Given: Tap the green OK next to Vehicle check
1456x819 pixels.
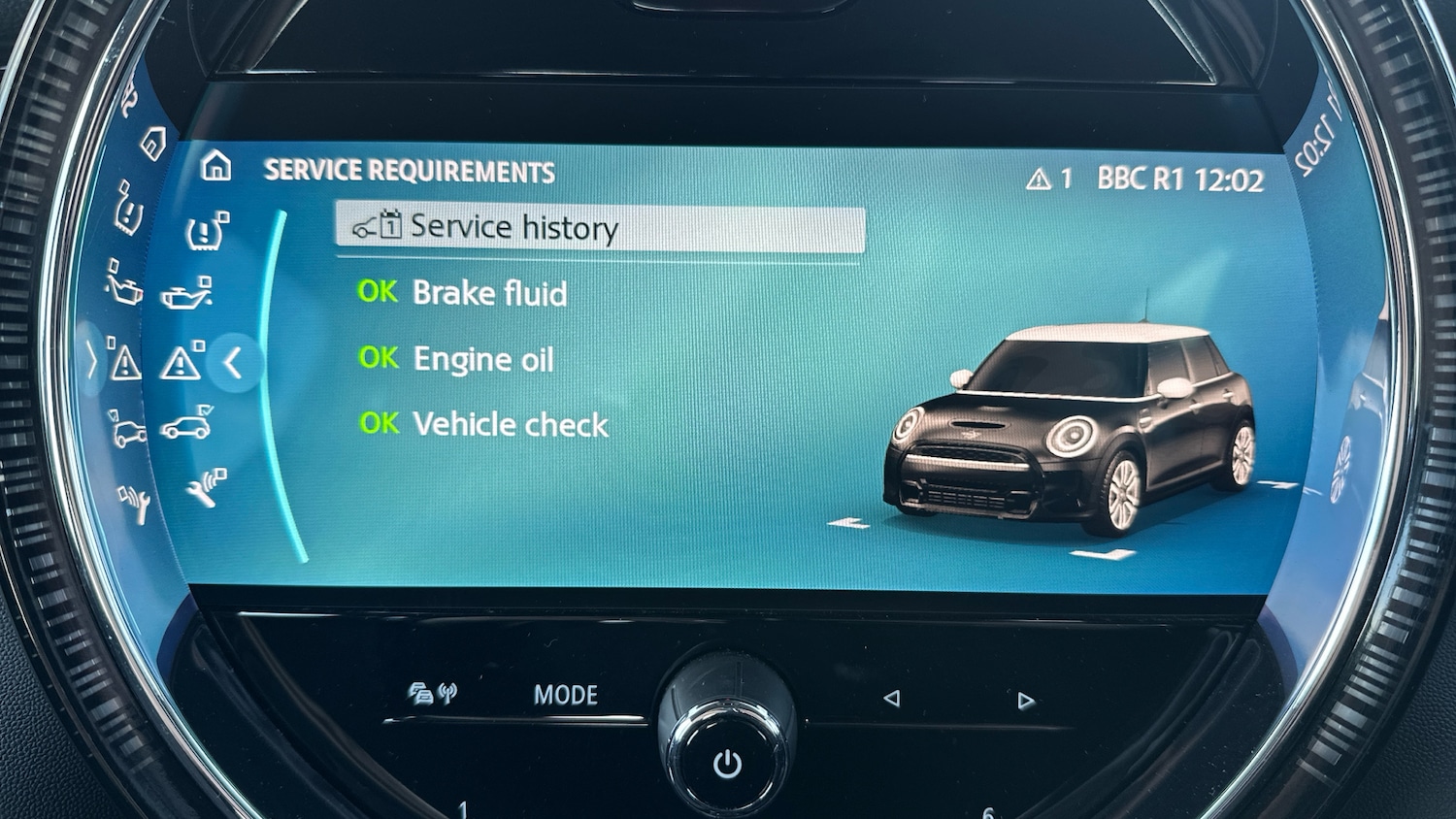Looking at the screenshot, I should point(379,424).
